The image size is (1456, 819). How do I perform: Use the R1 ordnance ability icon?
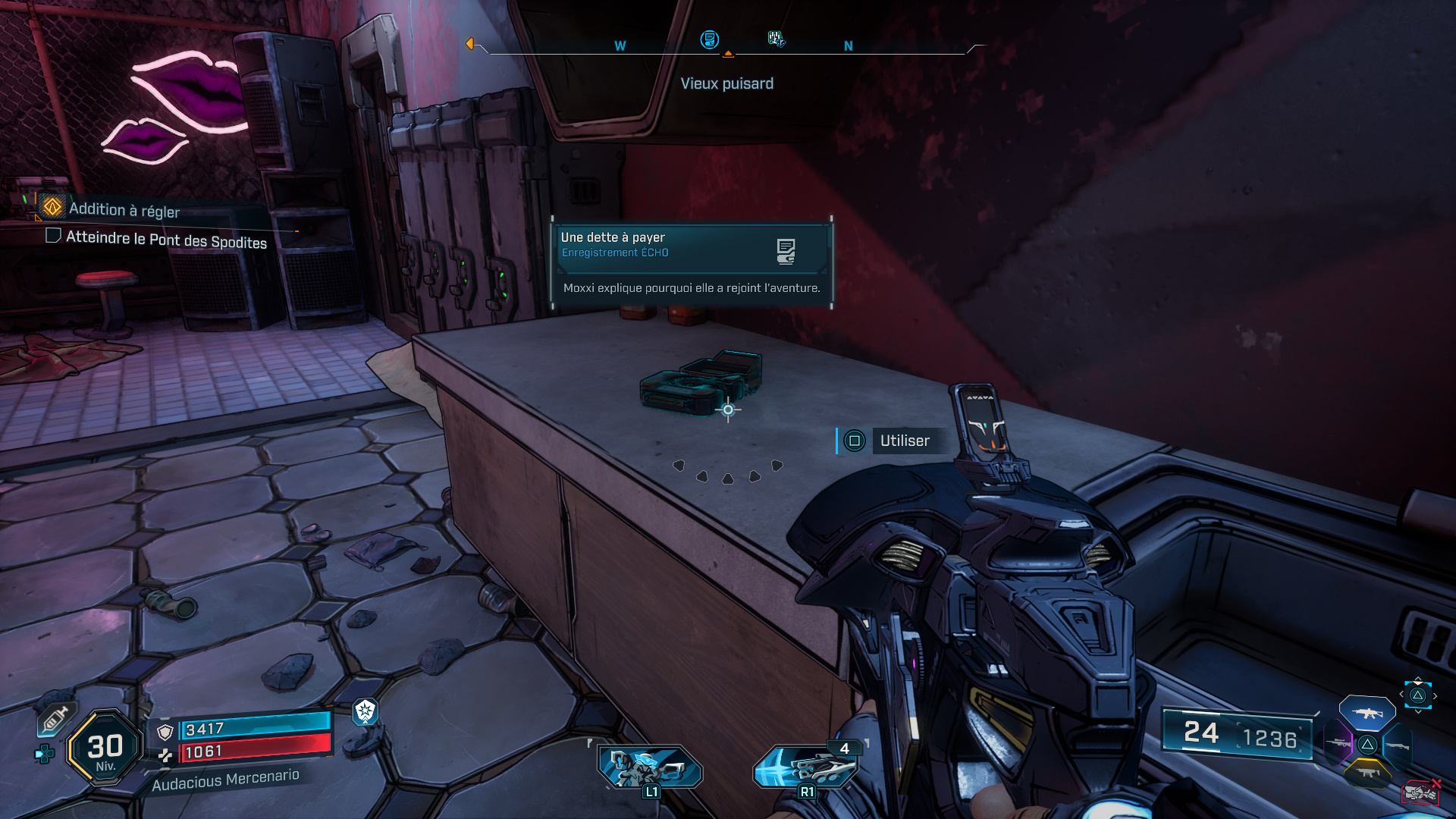(806, 767)
